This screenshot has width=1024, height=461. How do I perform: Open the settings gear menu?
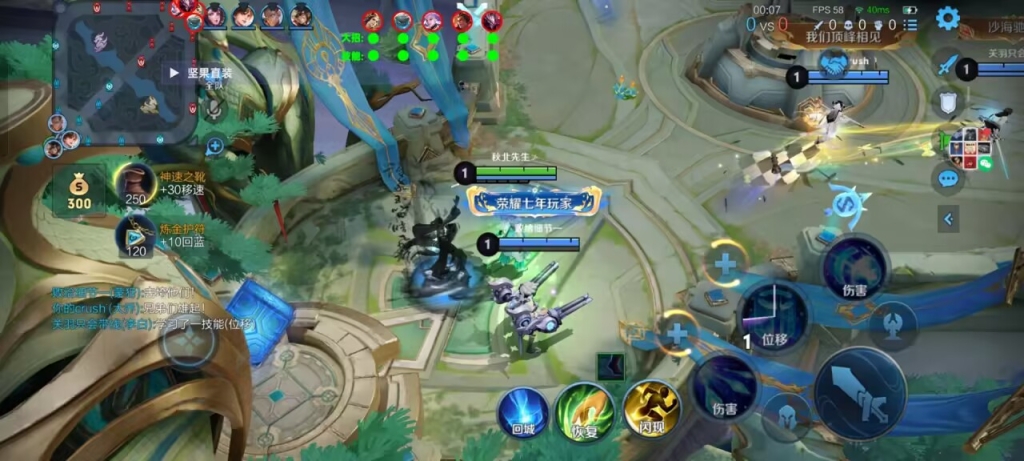coord(947,18)
